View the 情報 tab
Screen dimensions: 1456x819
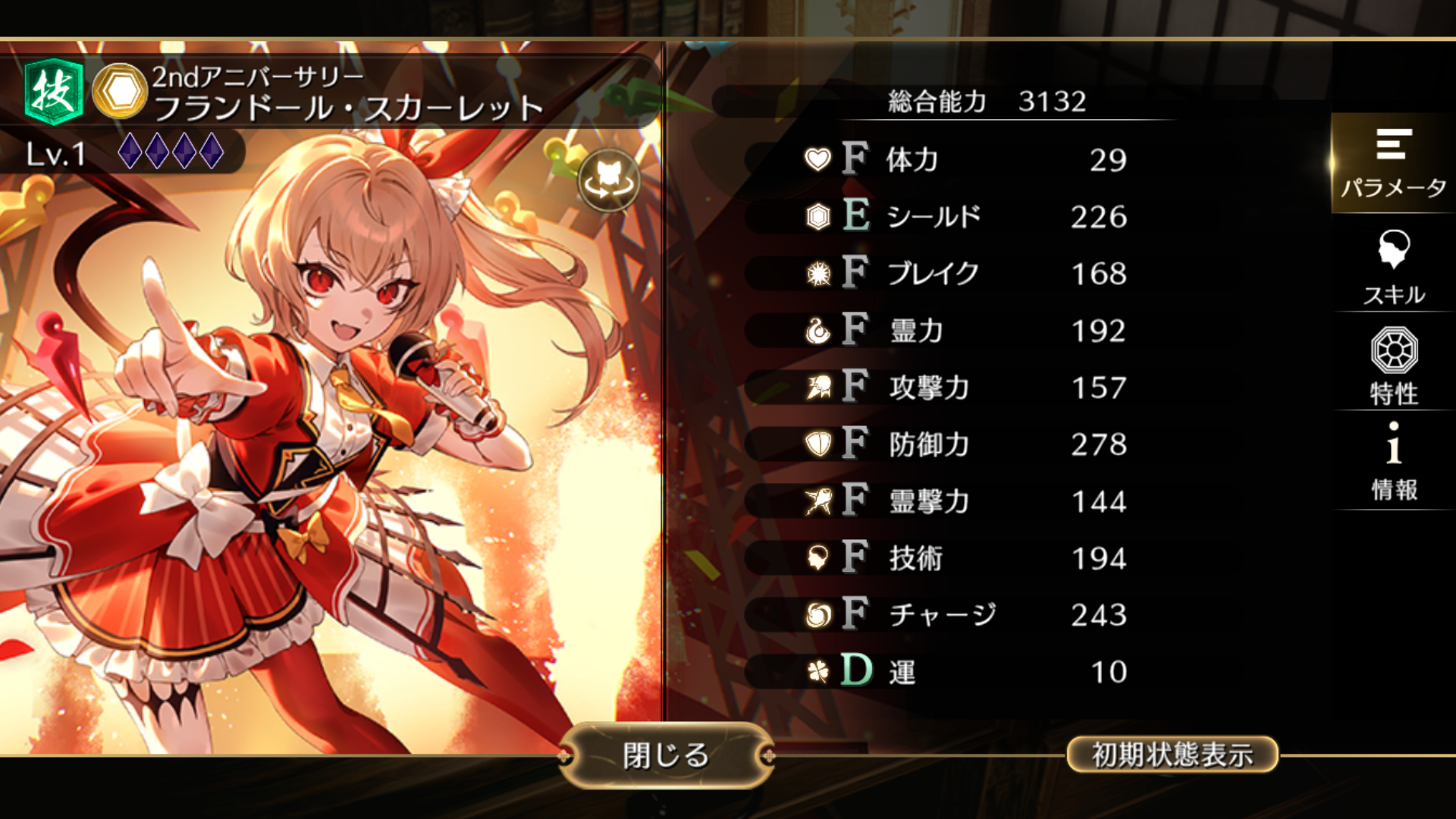coord(1393,461)
